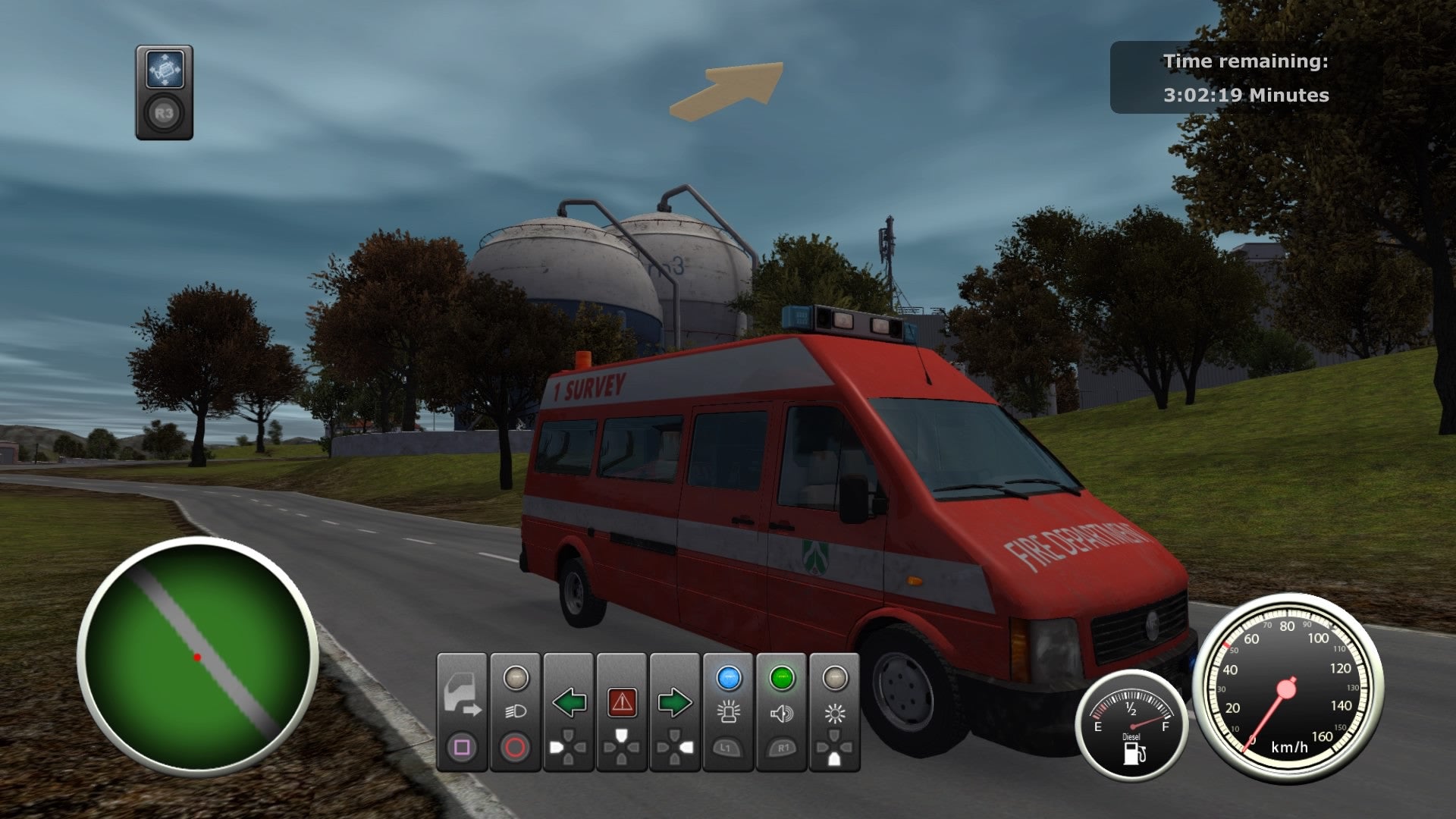Toggle the blue emergency beacon light icon
The width and height of the screenshot is (1456, 819).
(x=728, y=712)
